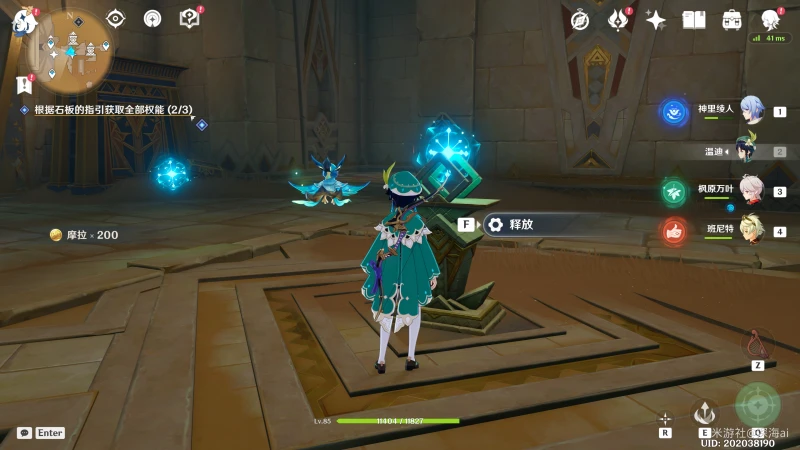Screen dimensions: 800x450
Task: Open the compass events icon
Action: [580, 19]
